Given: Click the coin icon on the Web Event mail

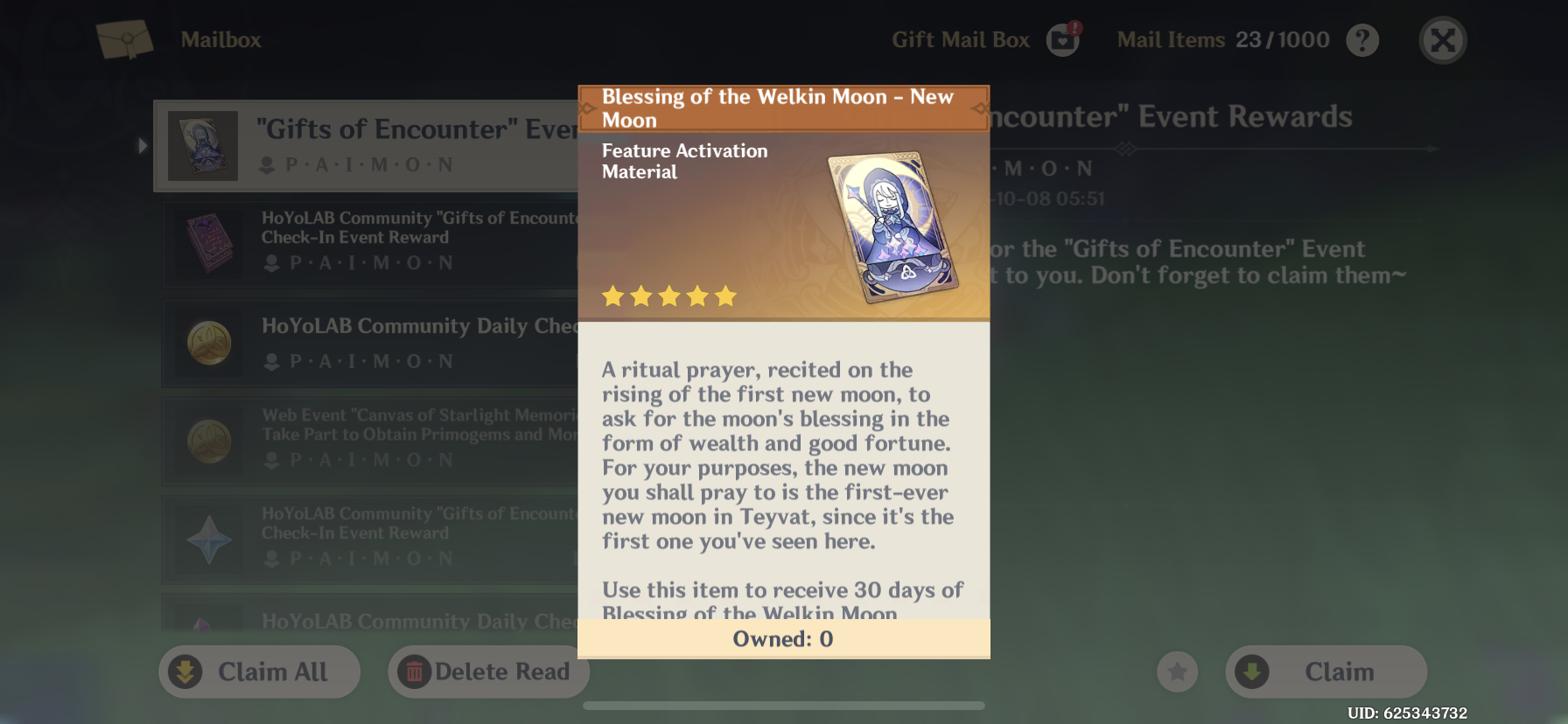Looking at the screenshot, I should pyautogui.click(x=208, y=442).
